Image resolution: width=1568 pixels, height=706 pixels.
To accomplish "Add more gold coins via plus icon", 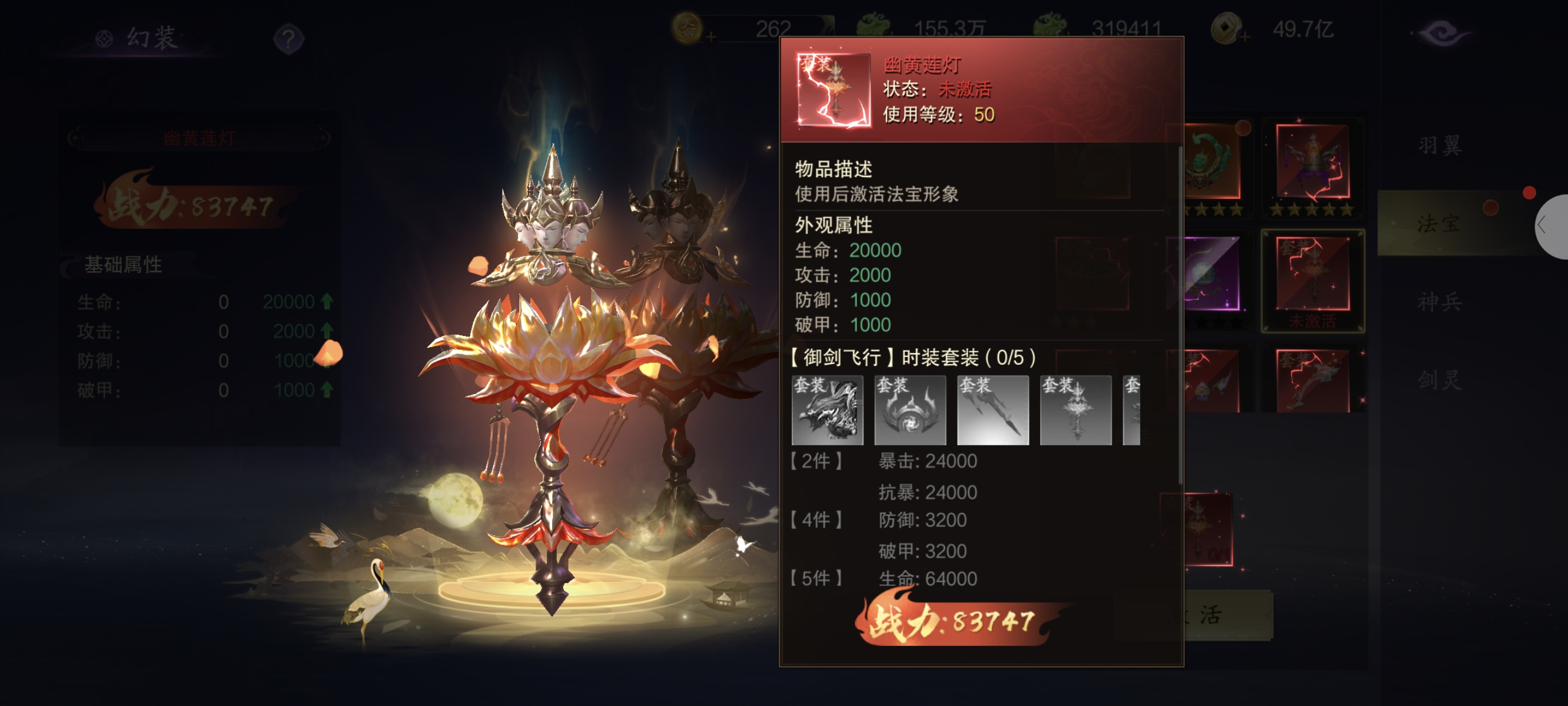I will coord(711,38).
